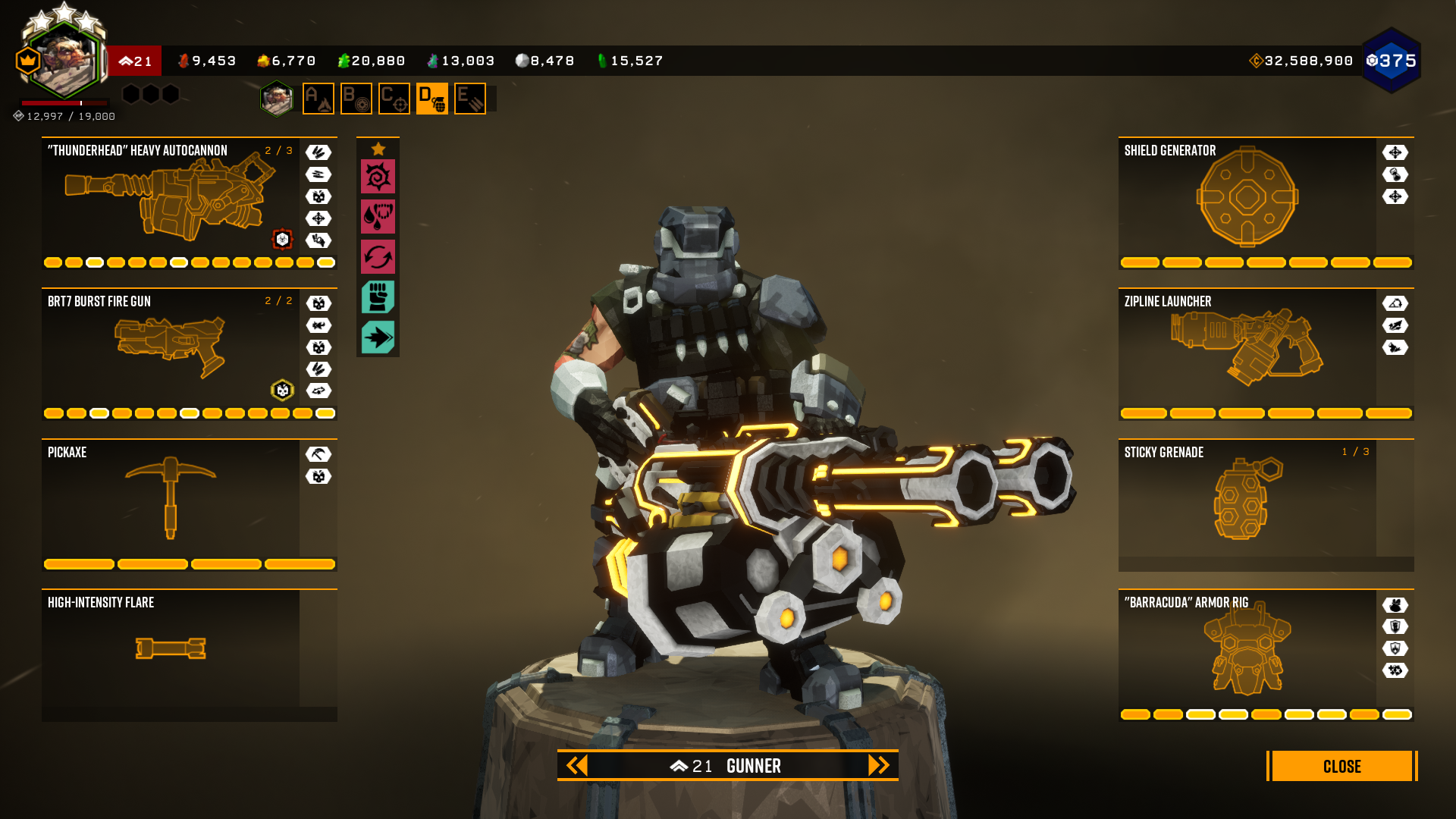Choose the green arrow dash perk
This screenshot has width=1456, height=819.
(378, 337)
